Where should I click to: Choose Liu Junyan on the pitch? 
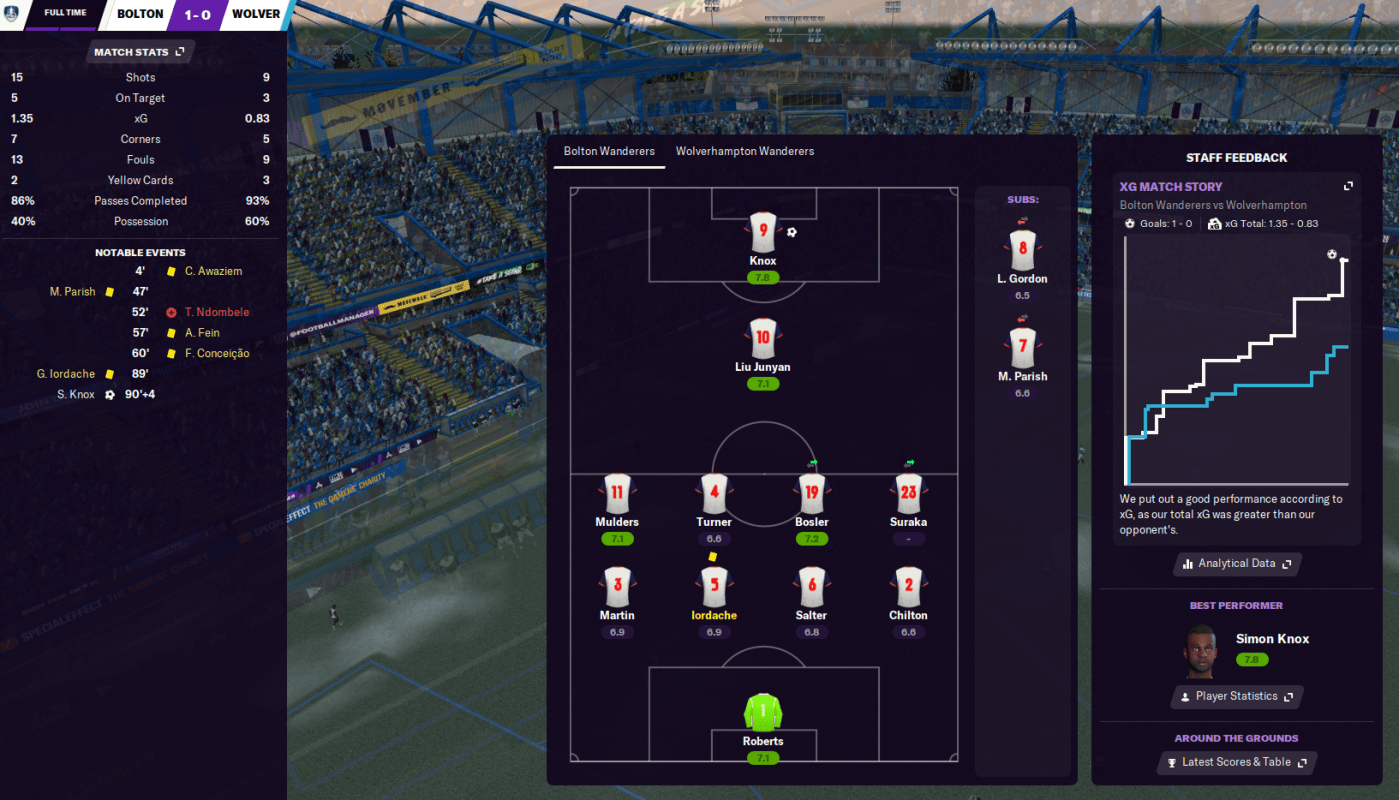click(x=763, y=338)
